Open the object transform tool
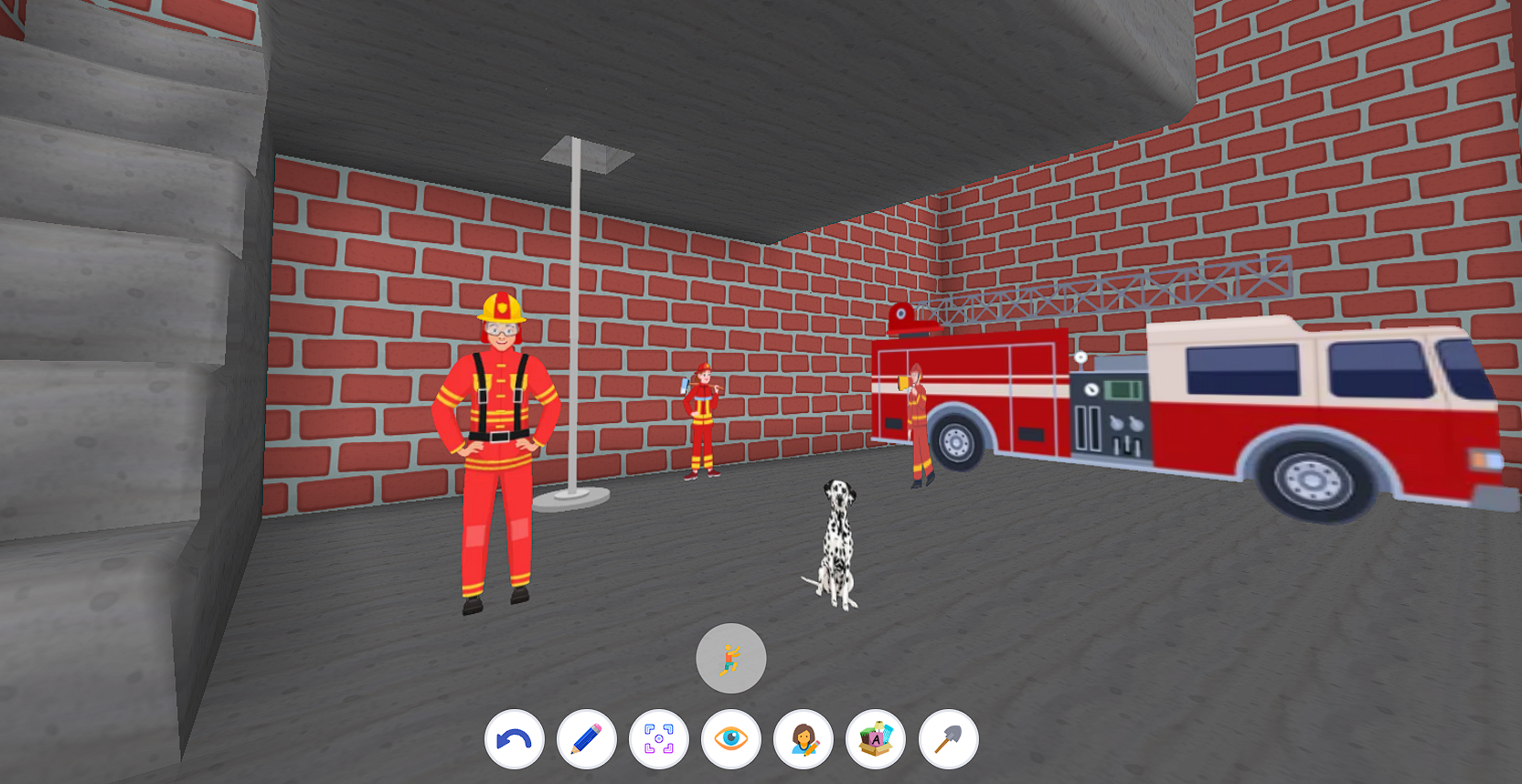 (658, 740)
